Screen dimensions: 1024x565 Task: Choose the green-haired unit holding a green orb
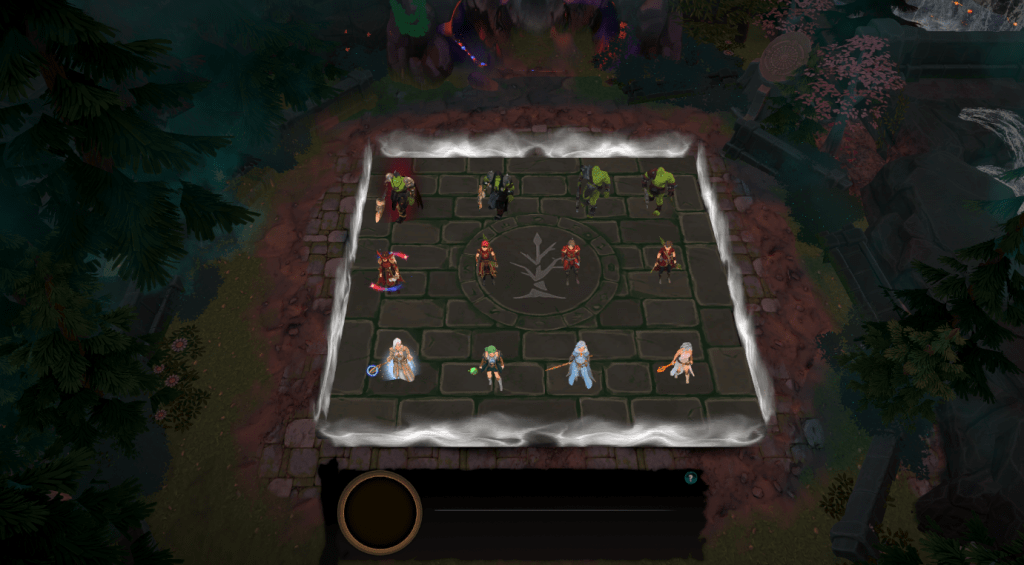click(490, 366)
